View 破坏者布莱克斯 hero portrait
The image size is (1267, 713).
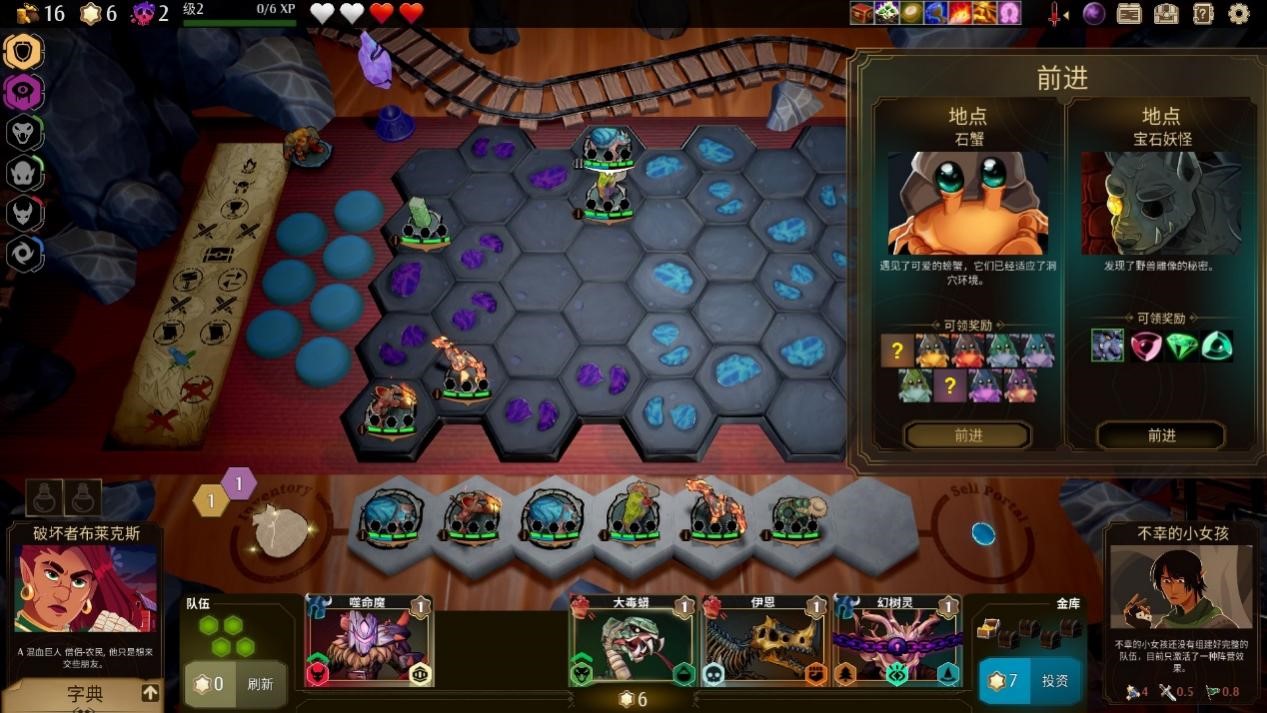[x=86, y=589]
